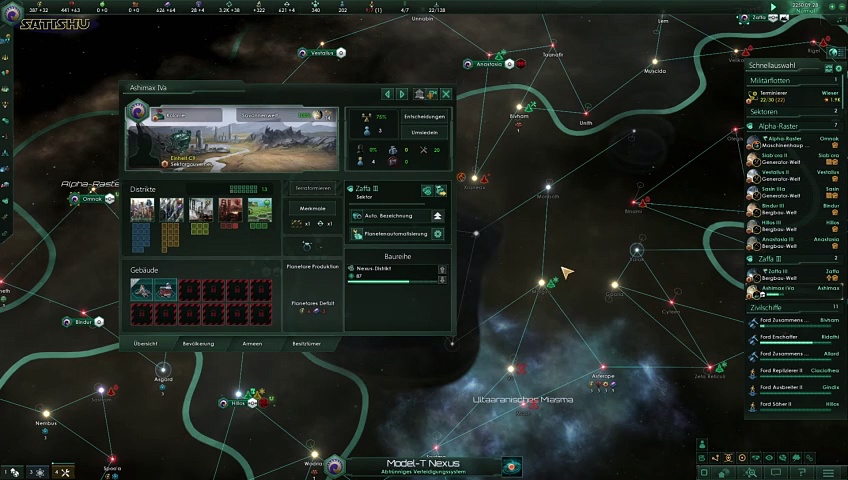Click the Terraformieren button

(x=313, y=188)
